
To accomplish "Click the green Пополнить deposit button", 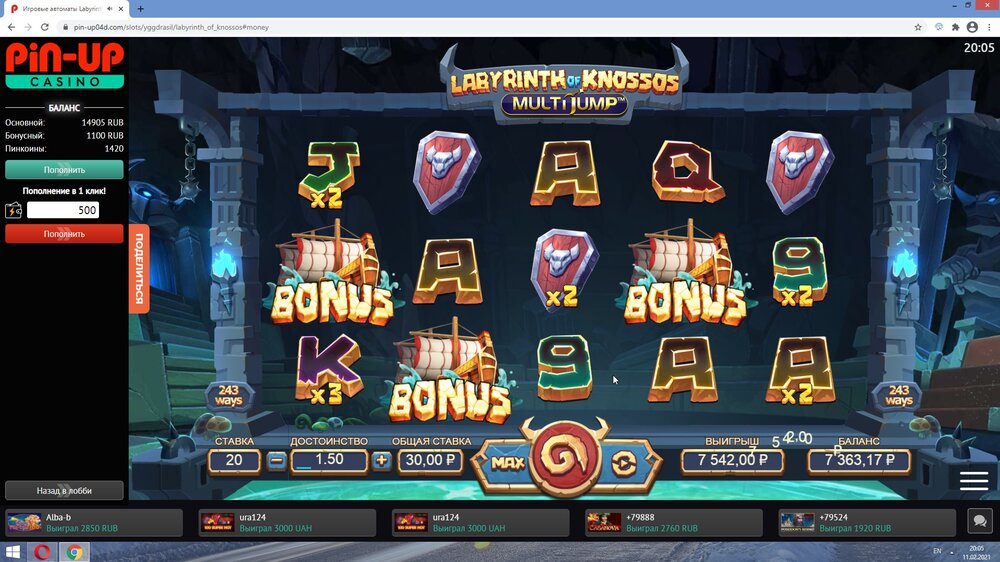I will pos(64,170).
